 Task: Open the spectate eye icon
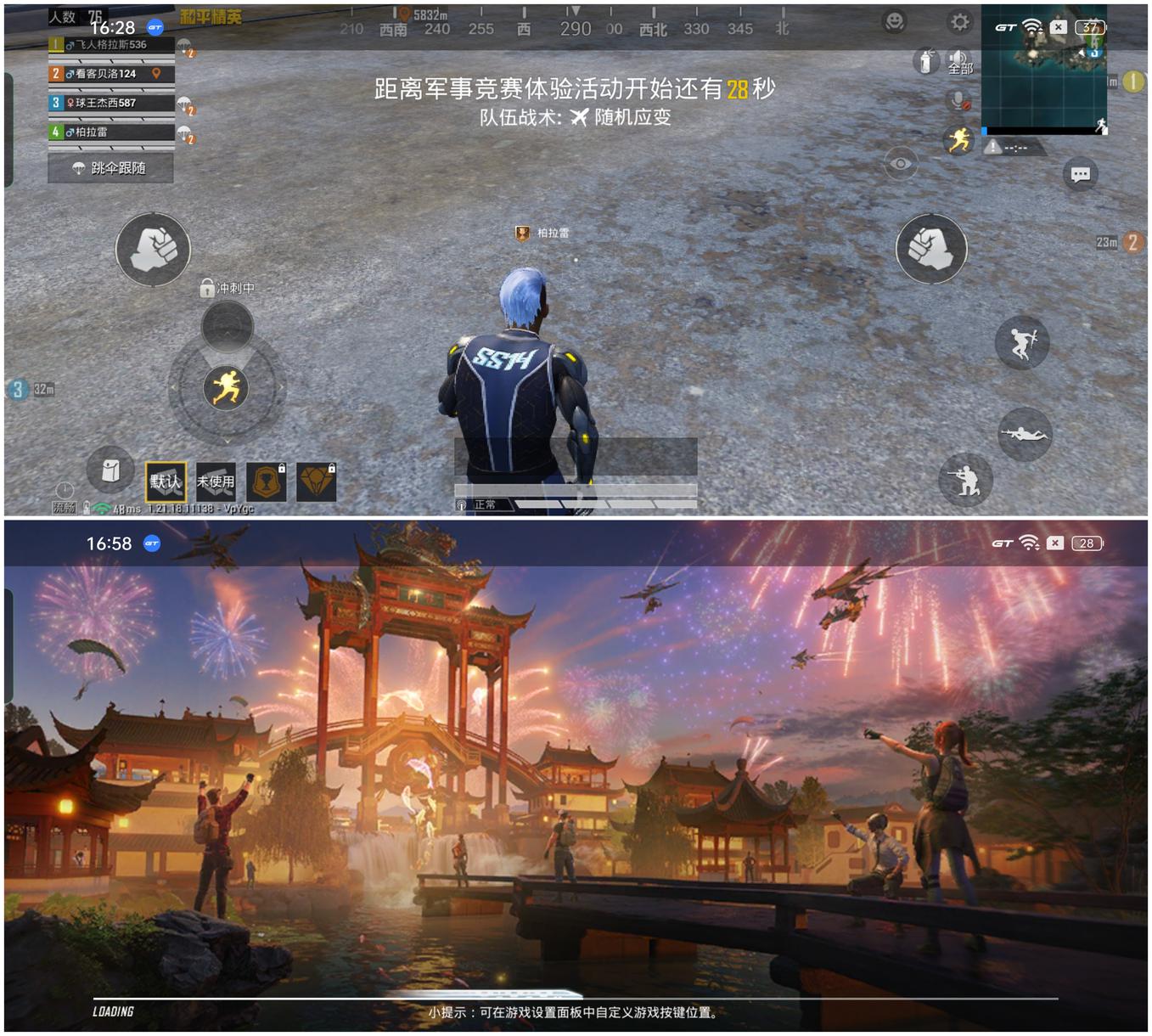coord(900,163)
